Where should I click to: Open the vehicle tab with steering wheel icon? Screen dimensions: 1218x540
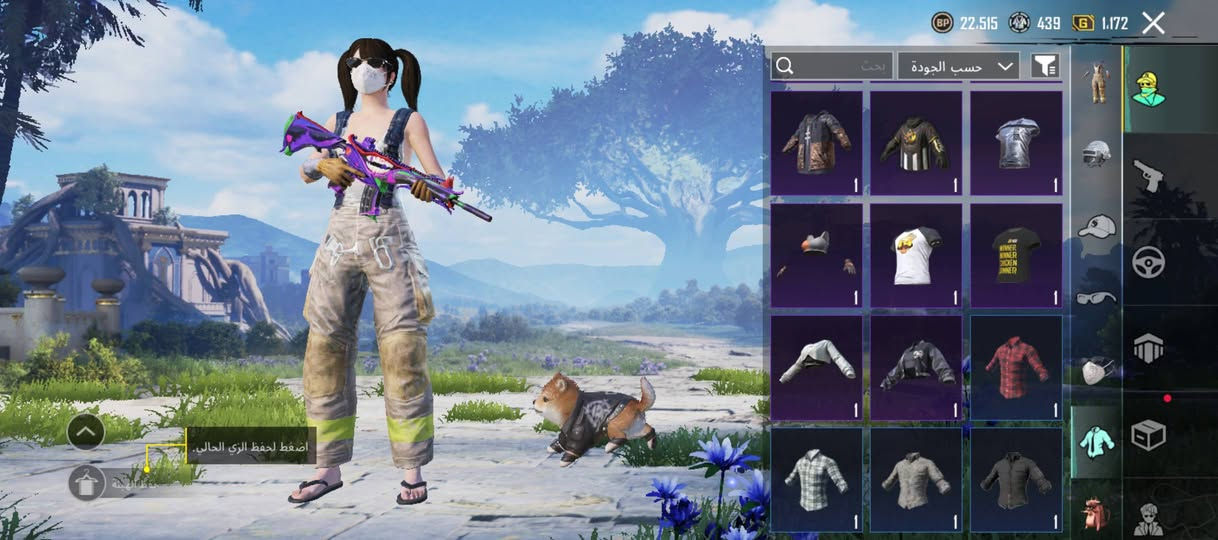pyautogui.click(x=1148, y=262)
